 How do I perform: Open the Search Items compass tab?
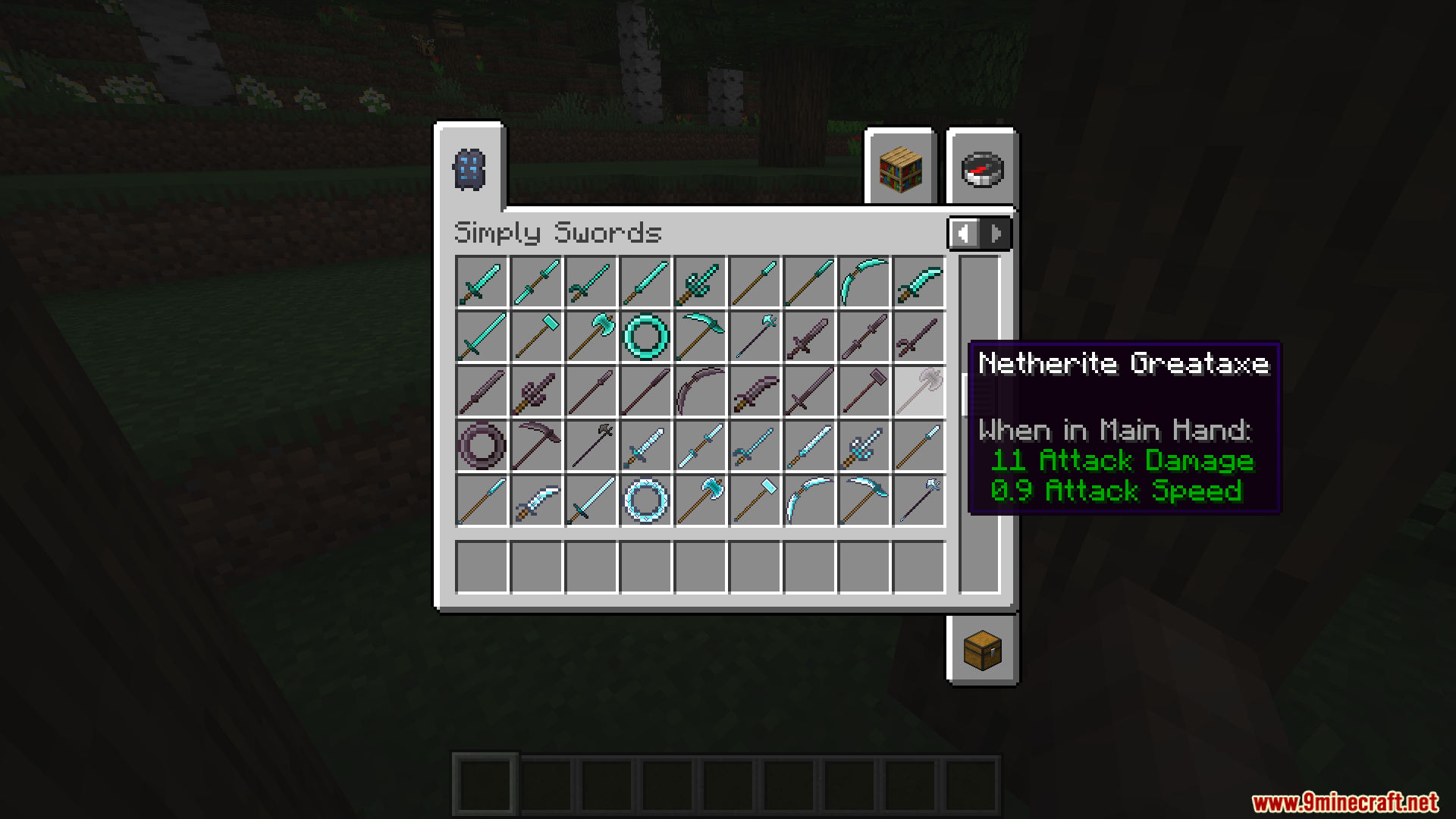(x=981, y=168)
